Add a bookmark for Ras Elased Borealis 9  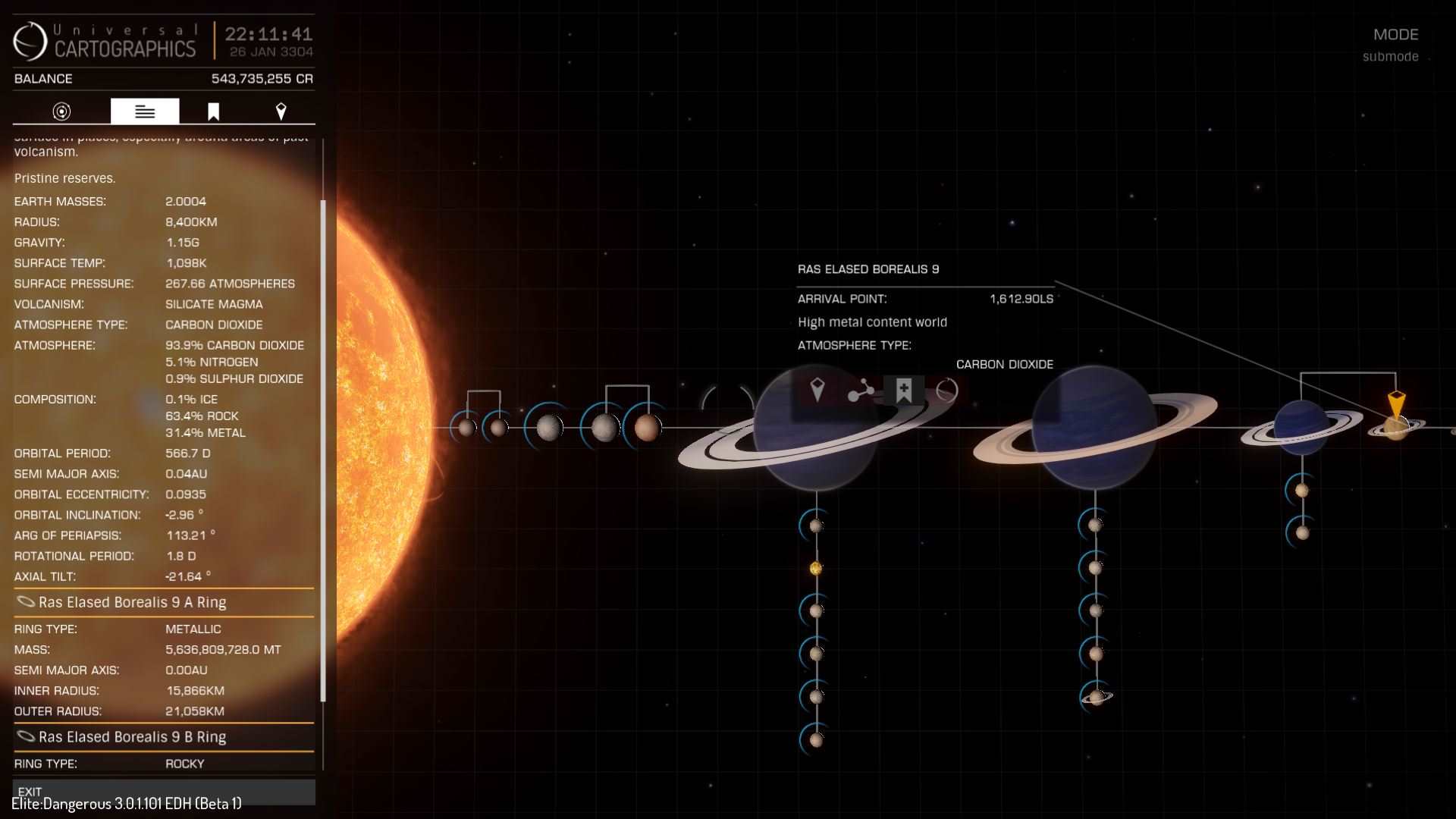[903, 391]
